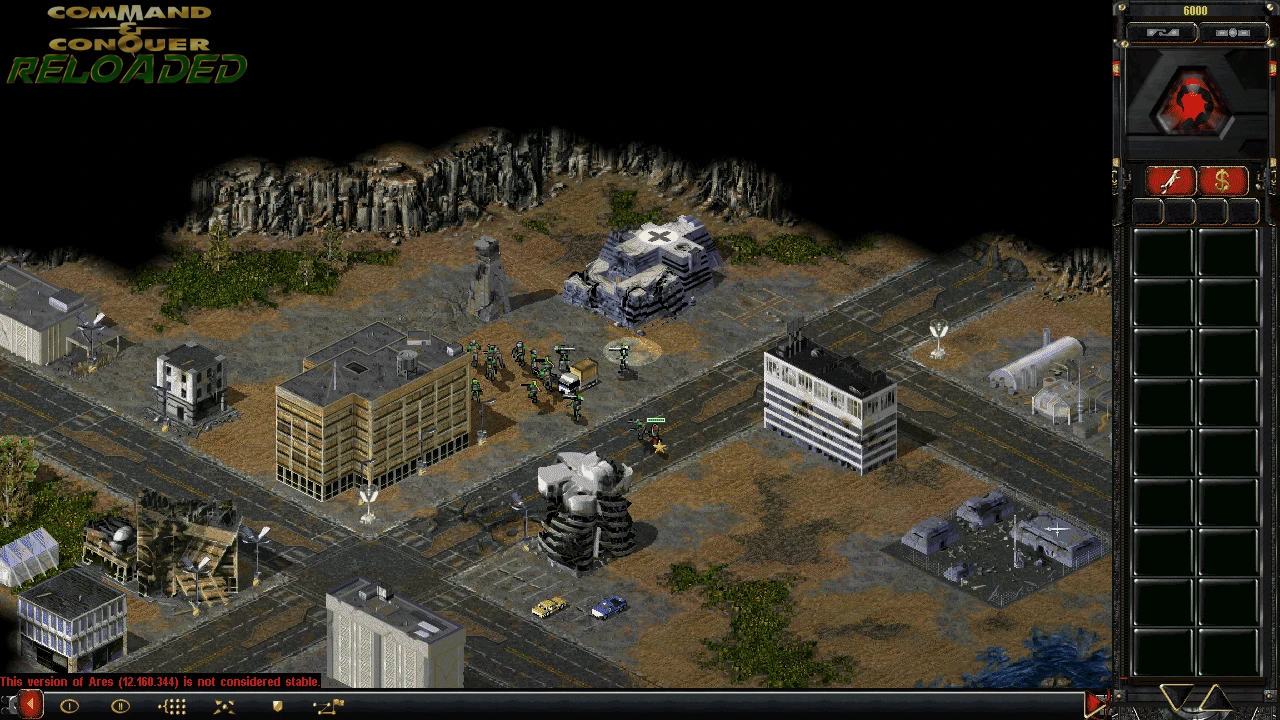The image size is (1280, 720).
Task: Activate the dollar-sign sell button
Action: (x=1223, y=181)
